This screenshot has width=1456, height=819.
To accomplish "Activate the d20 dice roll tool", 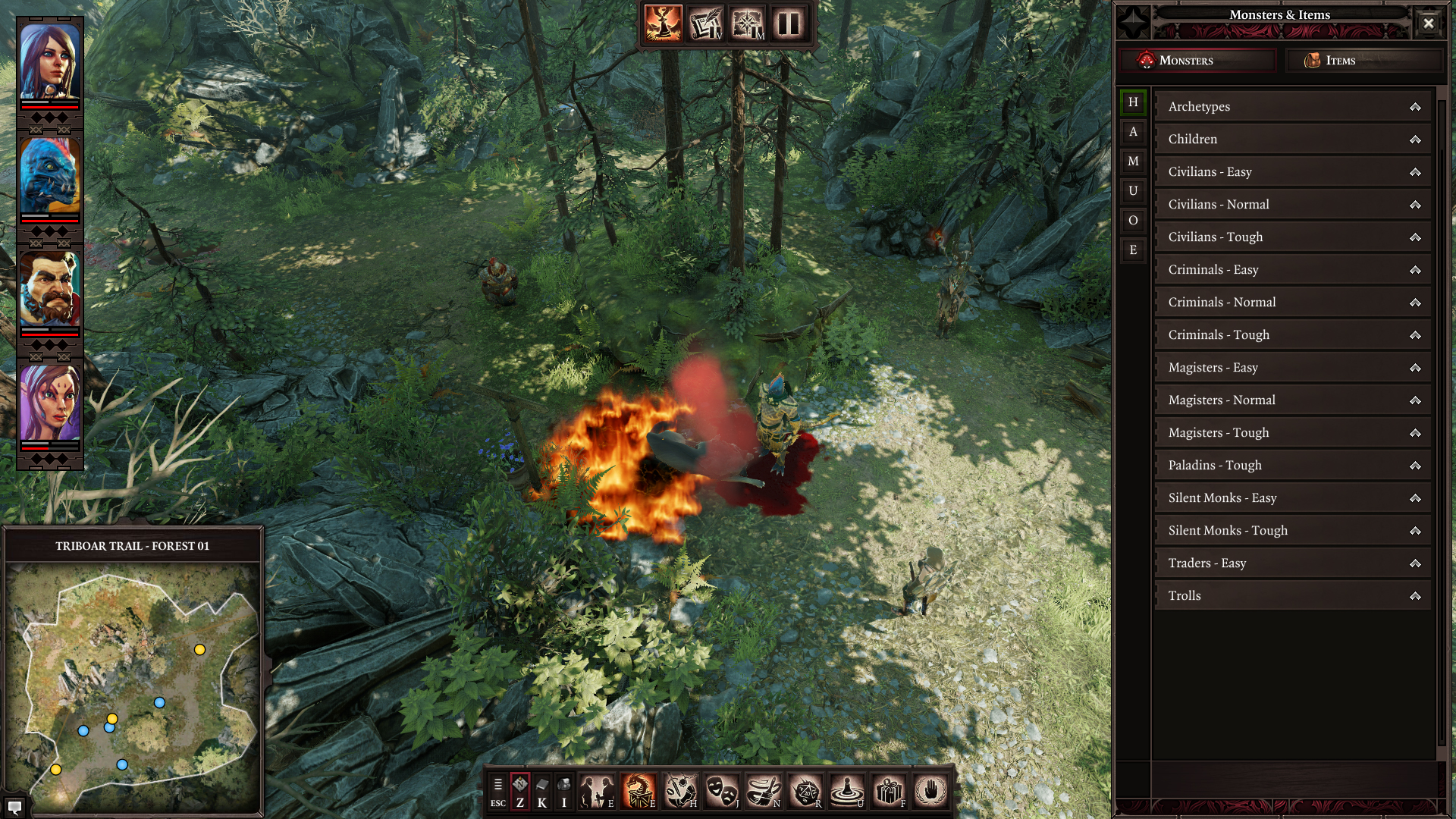I will point(805,792).
